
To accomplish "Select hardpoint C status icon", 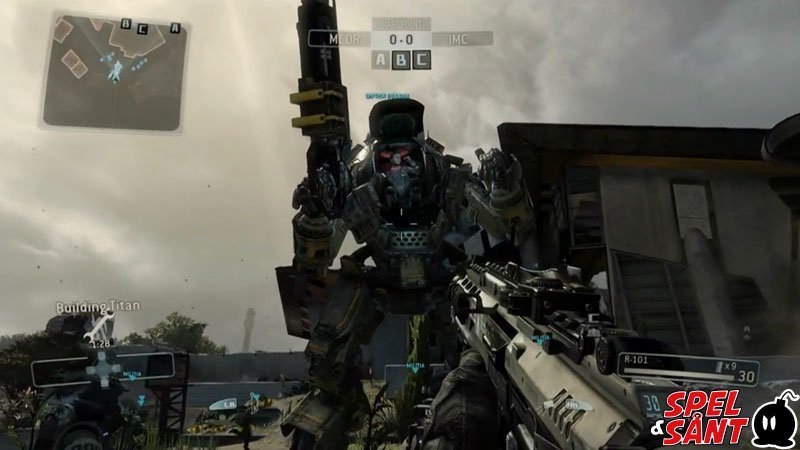I will click(422, 59).
